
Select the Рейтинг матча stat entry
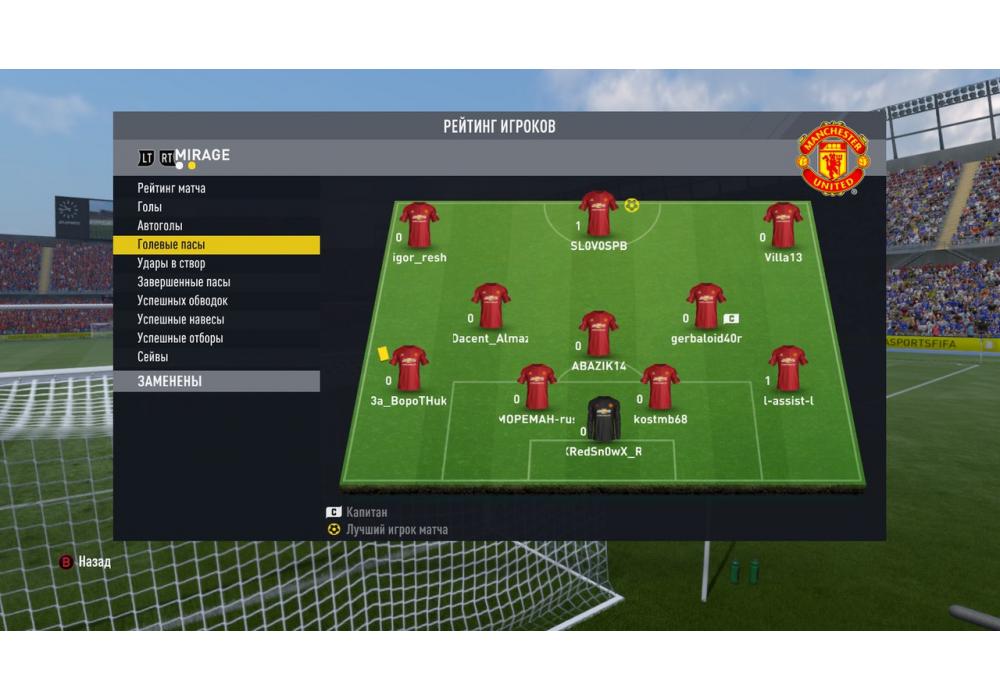click(172, 188)
